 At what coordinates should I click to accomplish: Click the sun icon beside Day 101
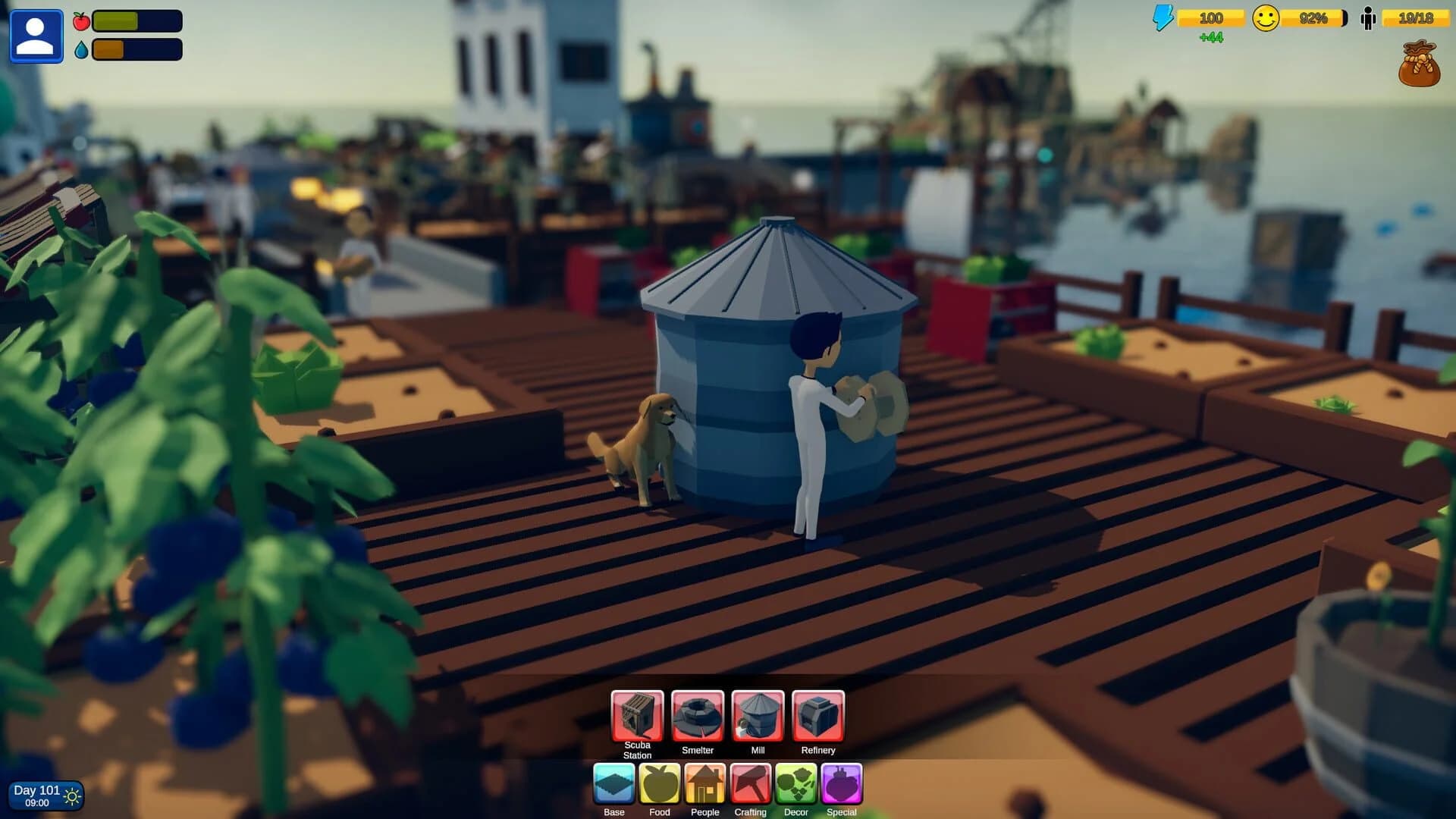73,795
